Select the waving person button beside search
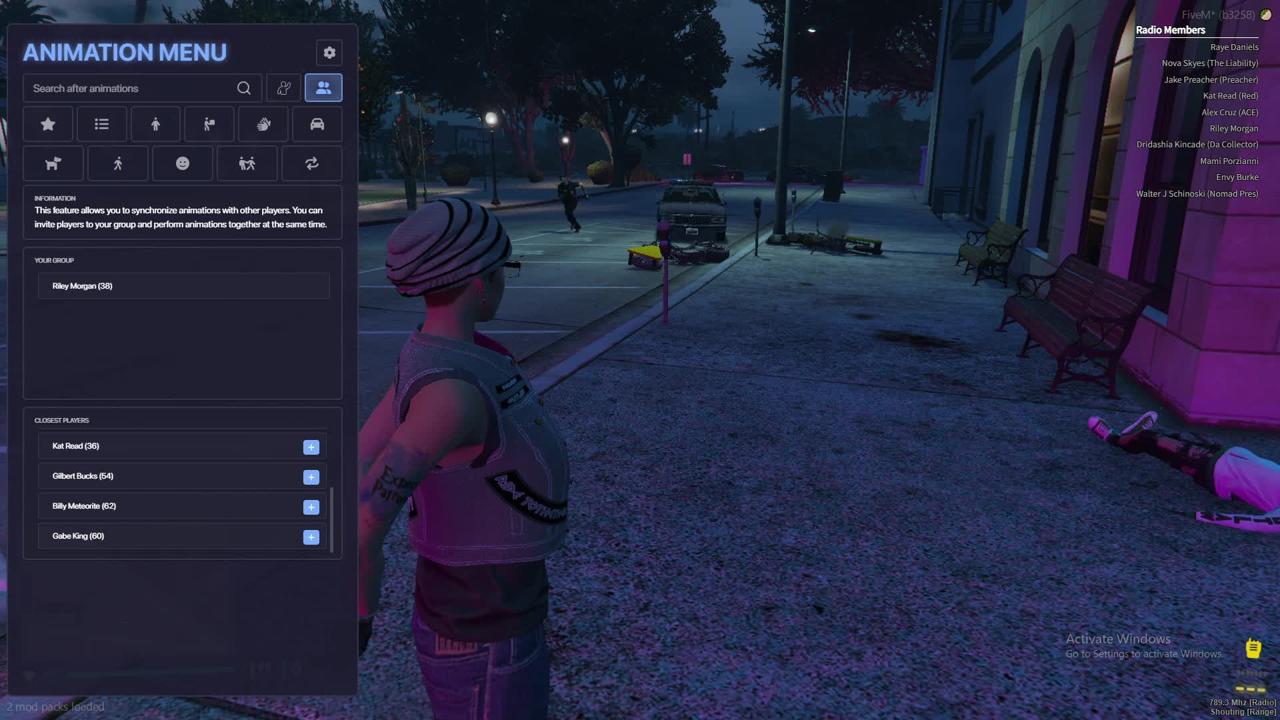1280x720 pixels. 284,89
